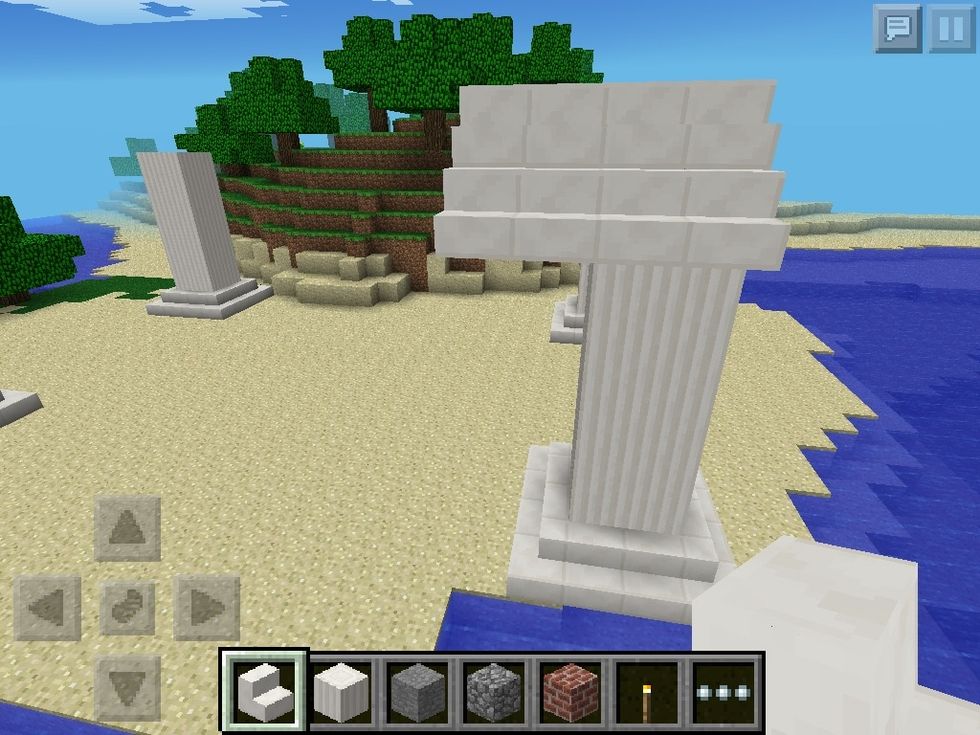Pick the cobblestone hotbar slot

[495, 690]
